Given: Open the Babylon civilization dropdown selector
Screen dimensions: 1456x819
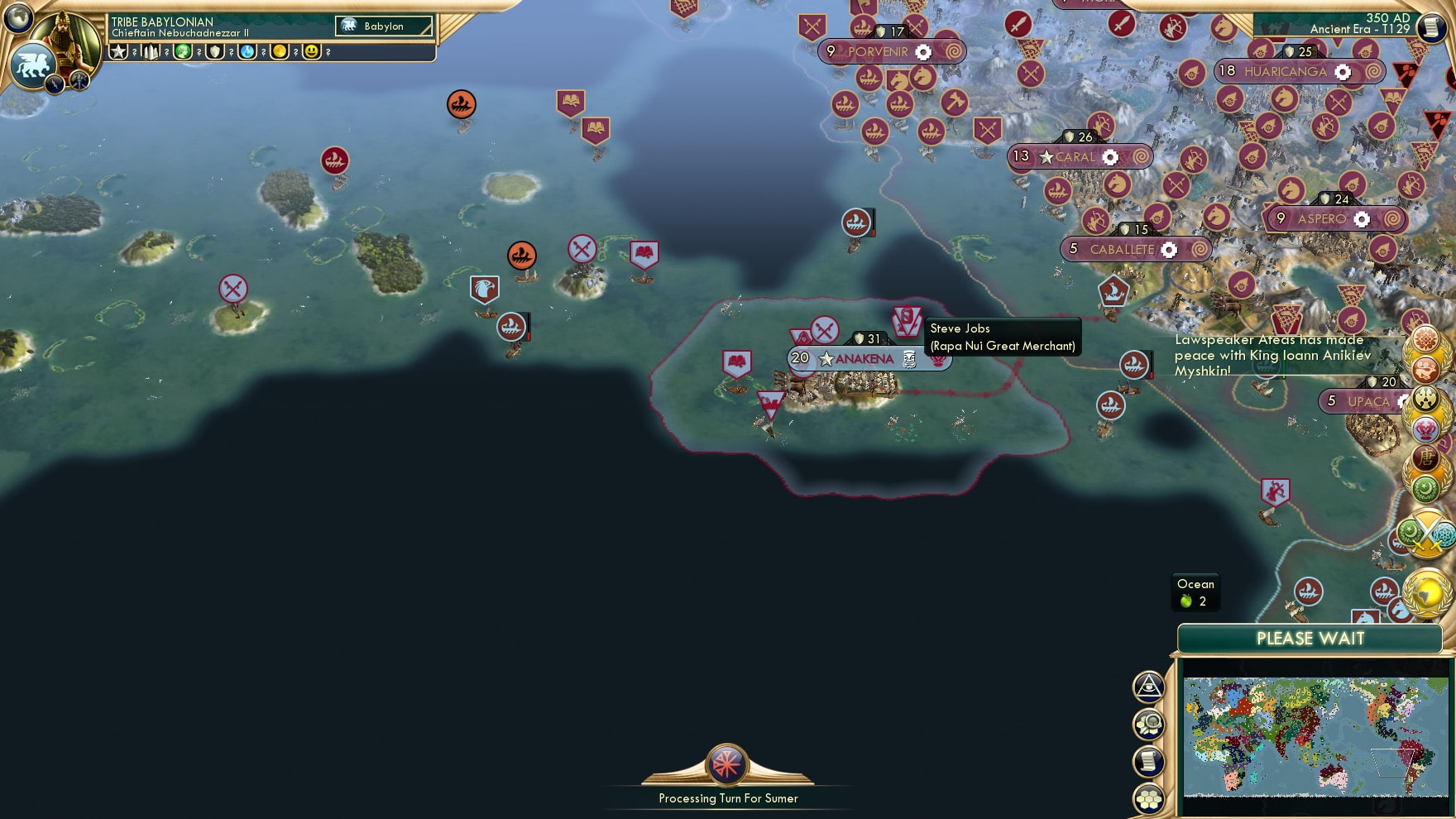Looking at the screenshot, I should pyautogui.click(x=382, y=26).
